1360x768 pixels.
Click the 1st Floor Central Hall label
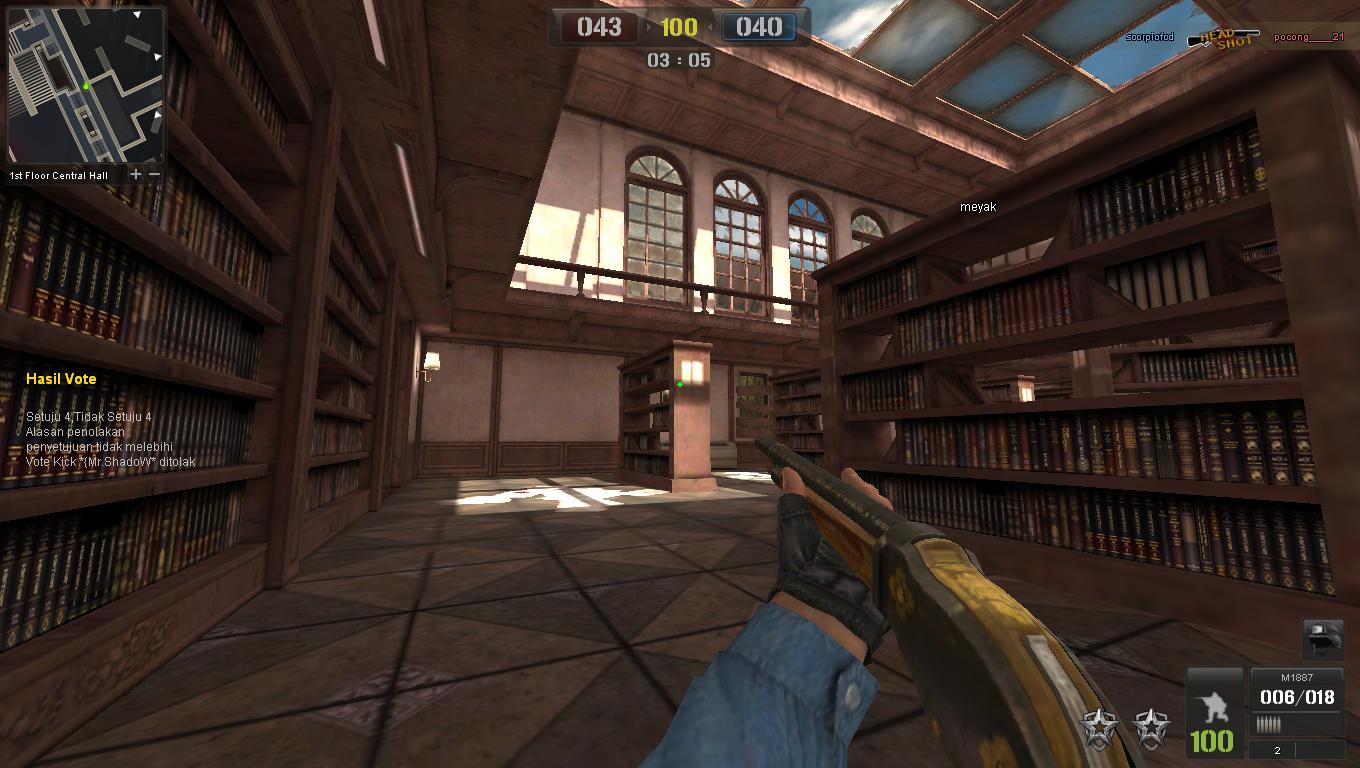tap(58, 175)
